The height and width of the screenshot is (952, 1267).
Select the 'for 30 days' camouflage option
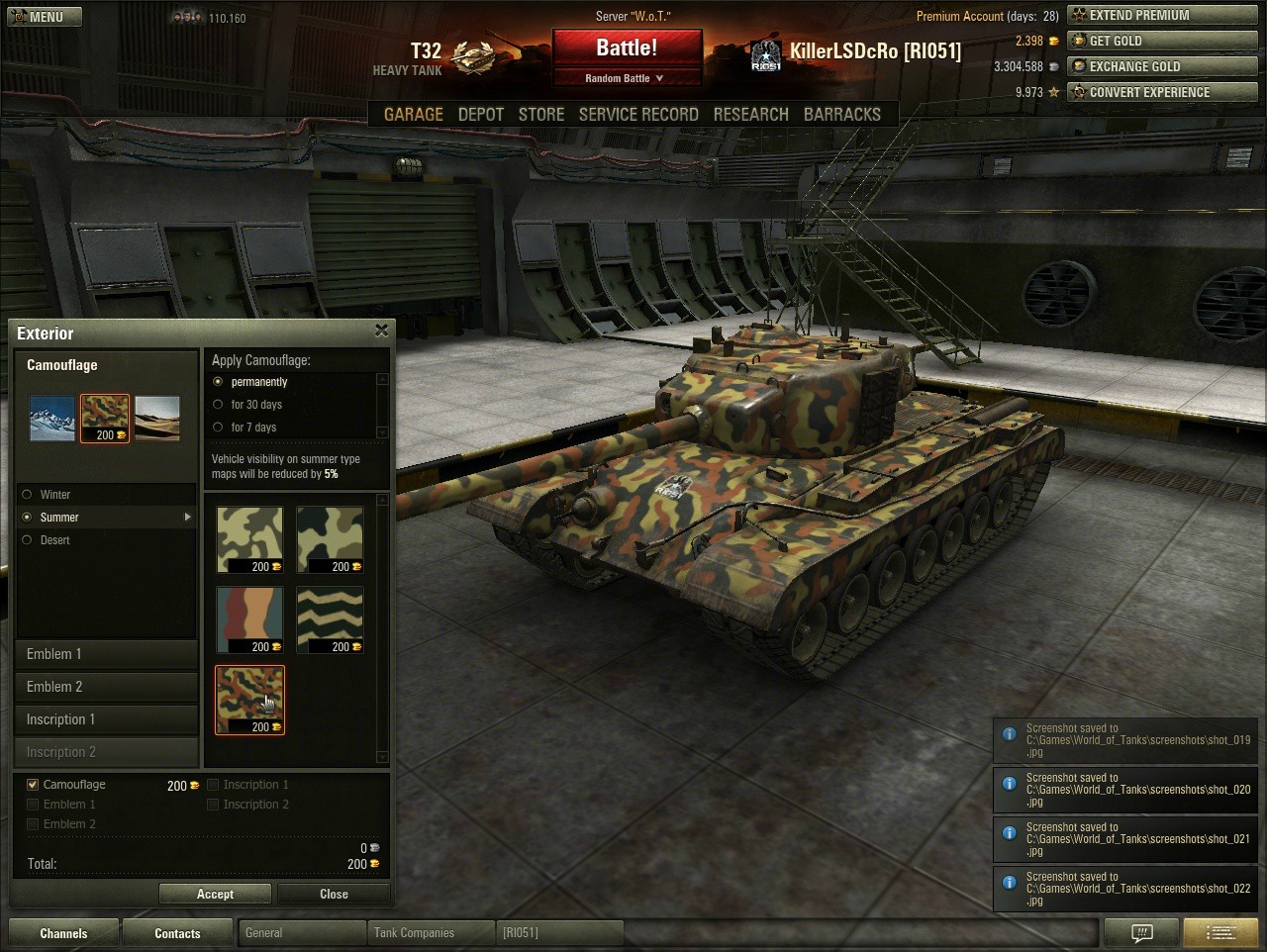pos(219,405)
